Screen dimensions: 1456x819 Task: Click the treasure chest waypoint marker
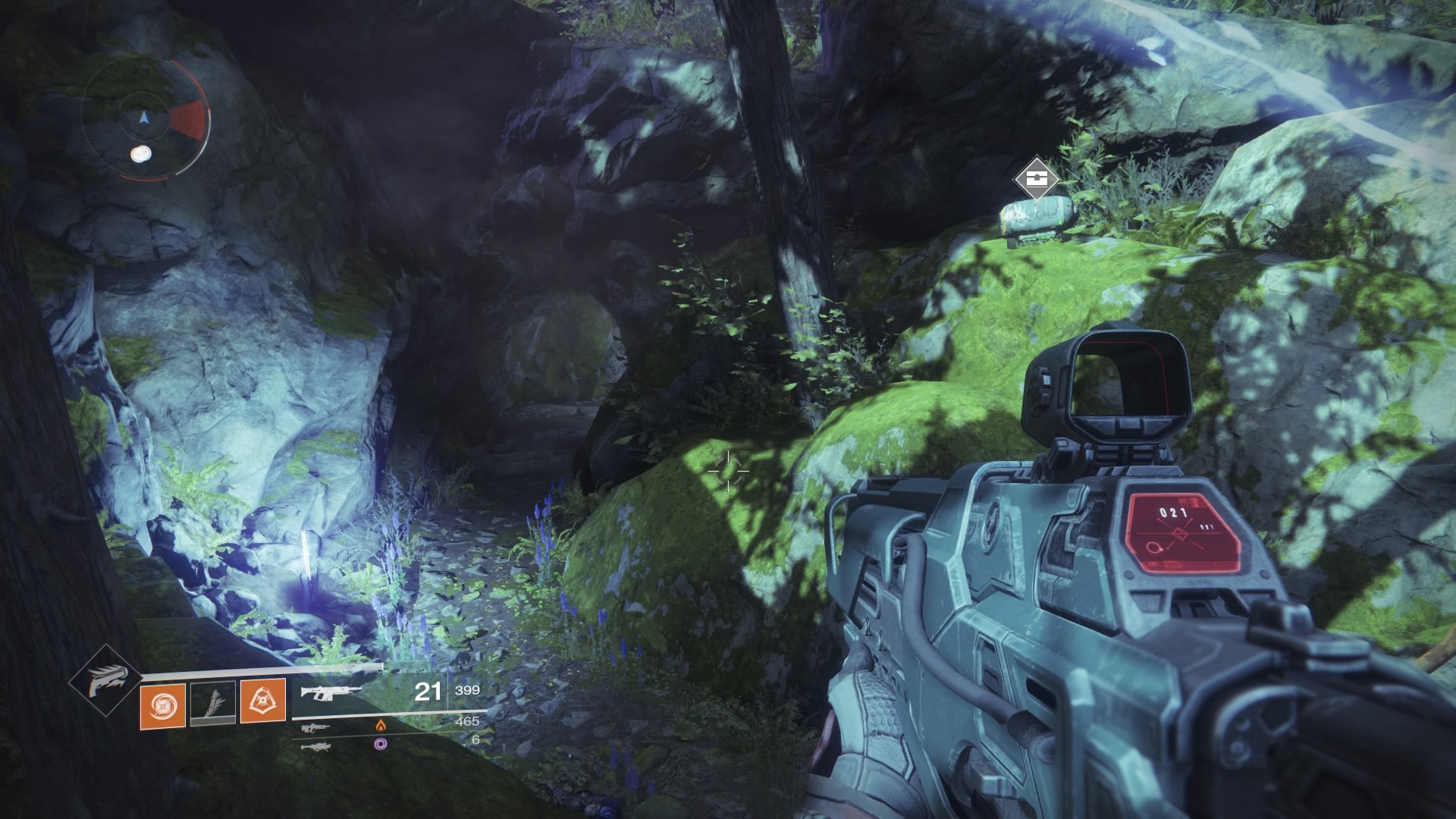1036,179
